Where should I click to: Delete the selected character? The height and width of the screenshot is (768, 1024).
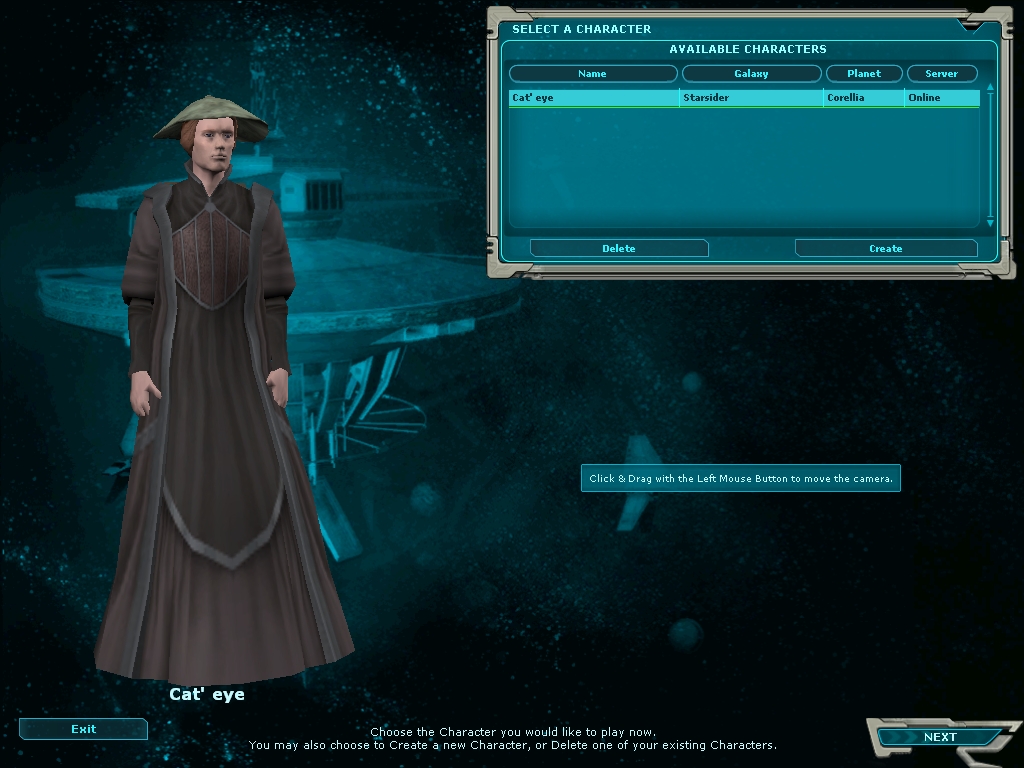point(619,248)
